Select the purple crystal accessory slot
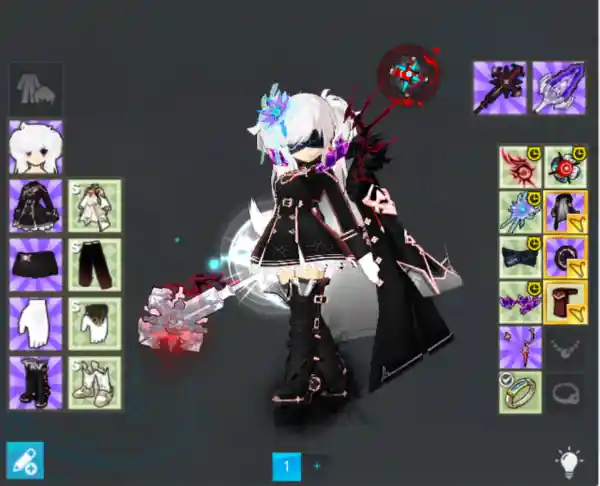 (520, 302)
